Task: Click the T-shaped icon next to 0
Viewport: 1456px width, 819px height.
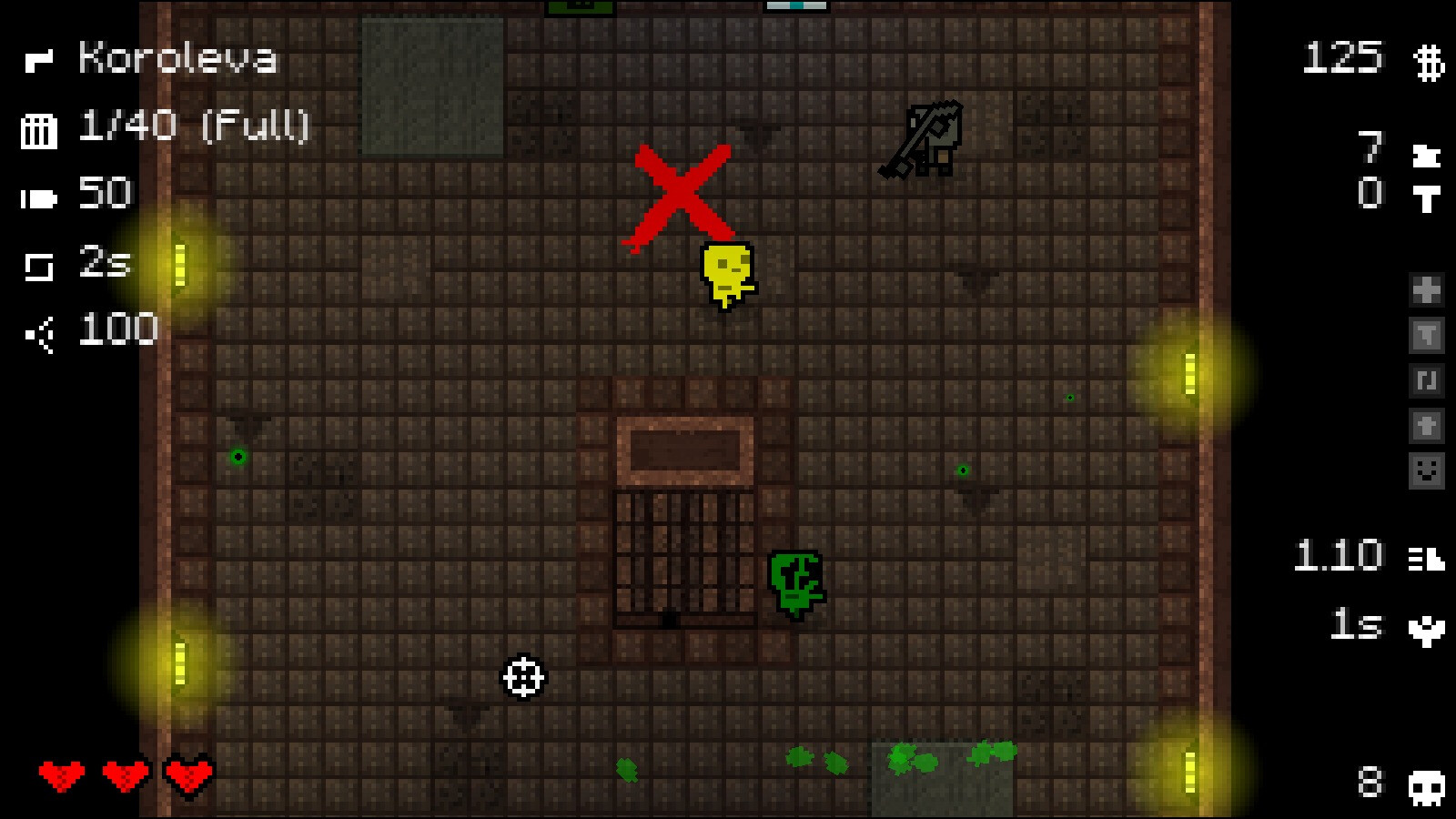Action: click(x=1427, y=199)
